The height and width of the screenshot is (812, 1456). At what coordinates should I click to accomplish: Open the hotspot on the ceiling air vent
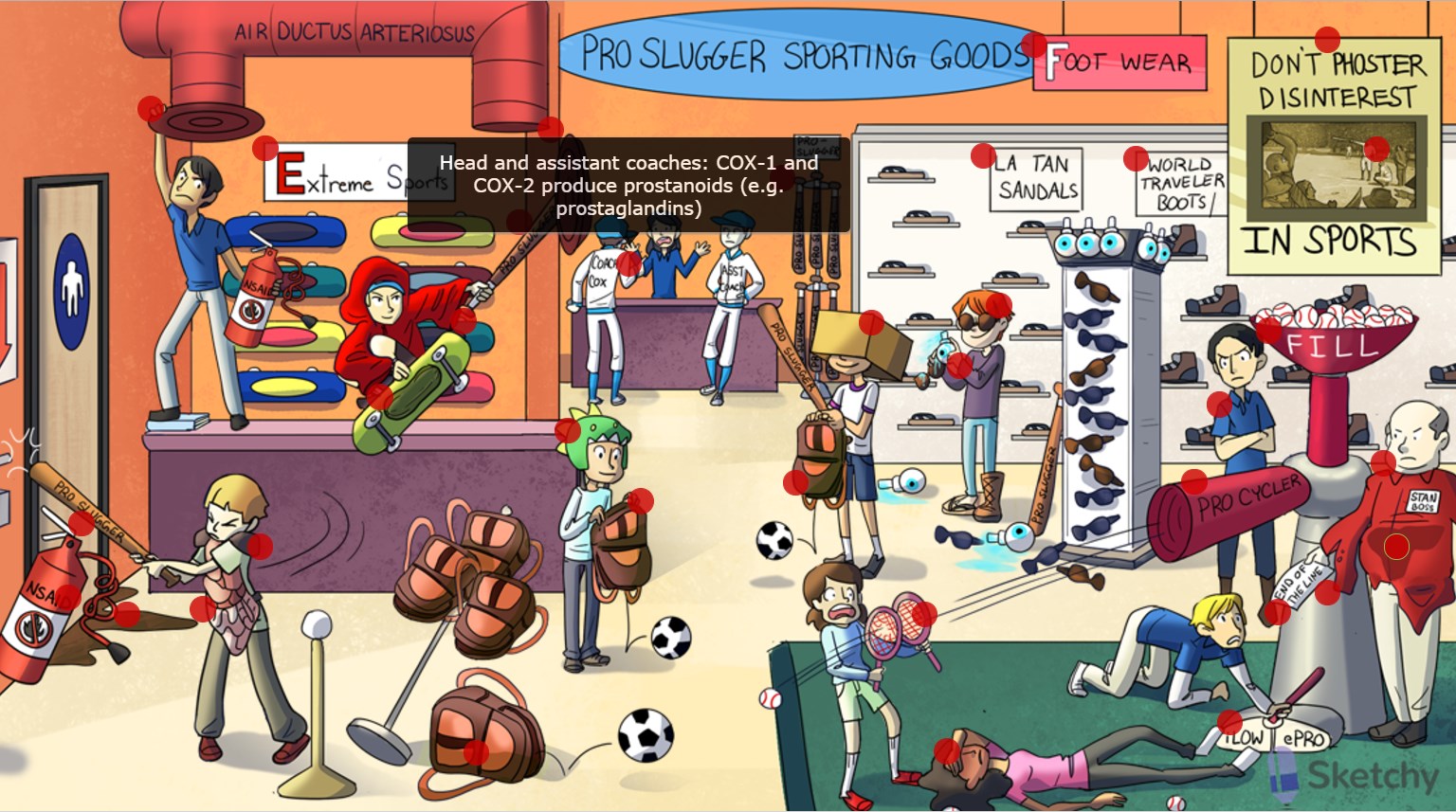(x=151, y=109)
